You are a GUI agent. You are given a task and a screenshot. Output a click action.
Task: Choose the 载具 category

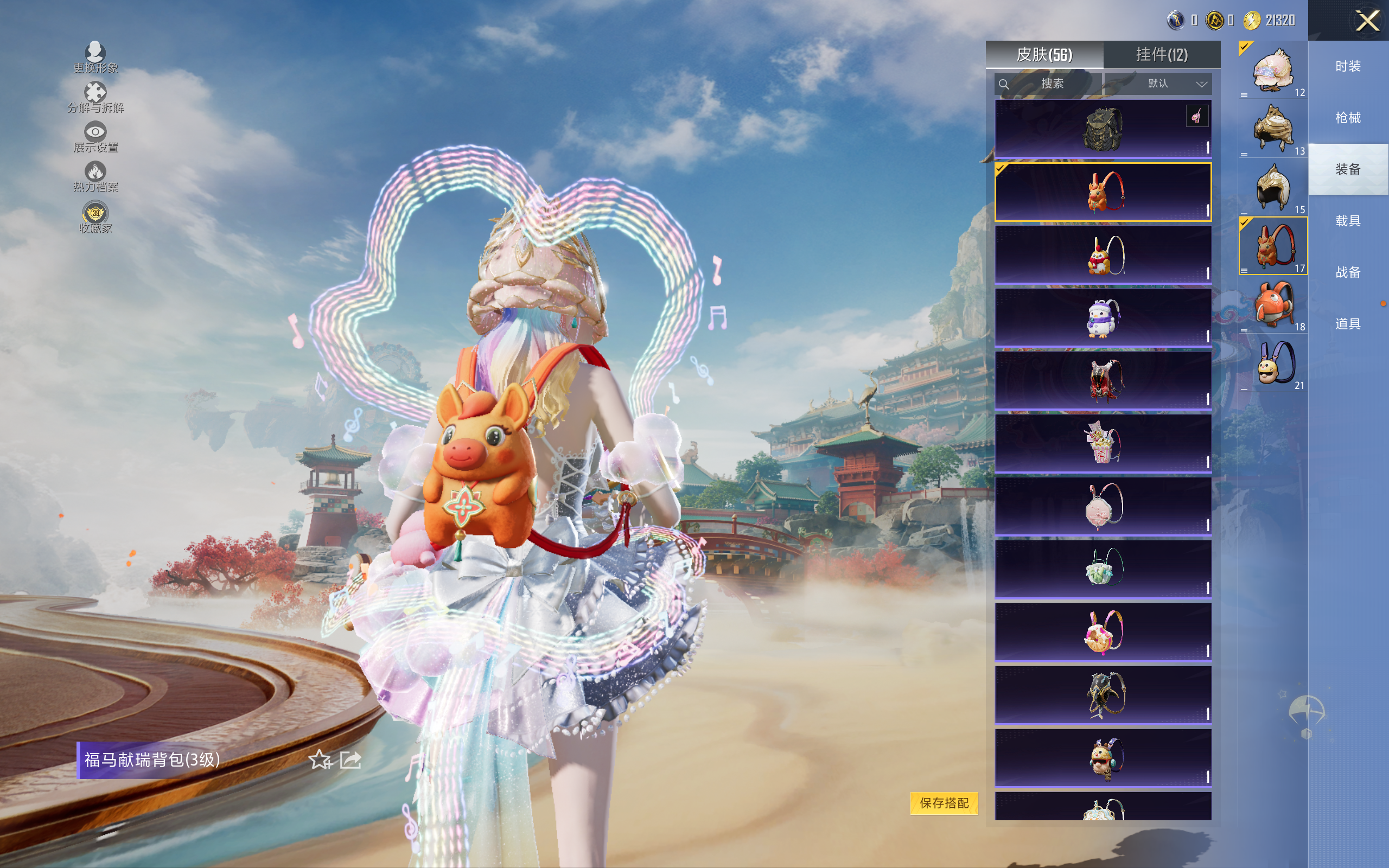pyautogui.click(x=1348, y=221)
